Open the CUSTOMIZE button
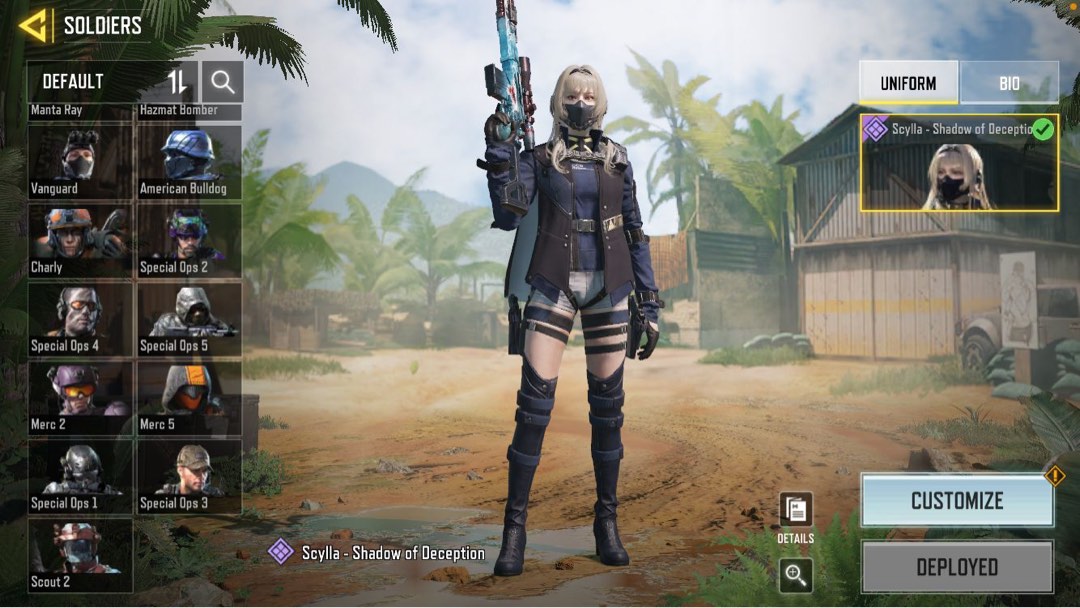This screenshot has width=1080, height=608. tap(957, 500)
